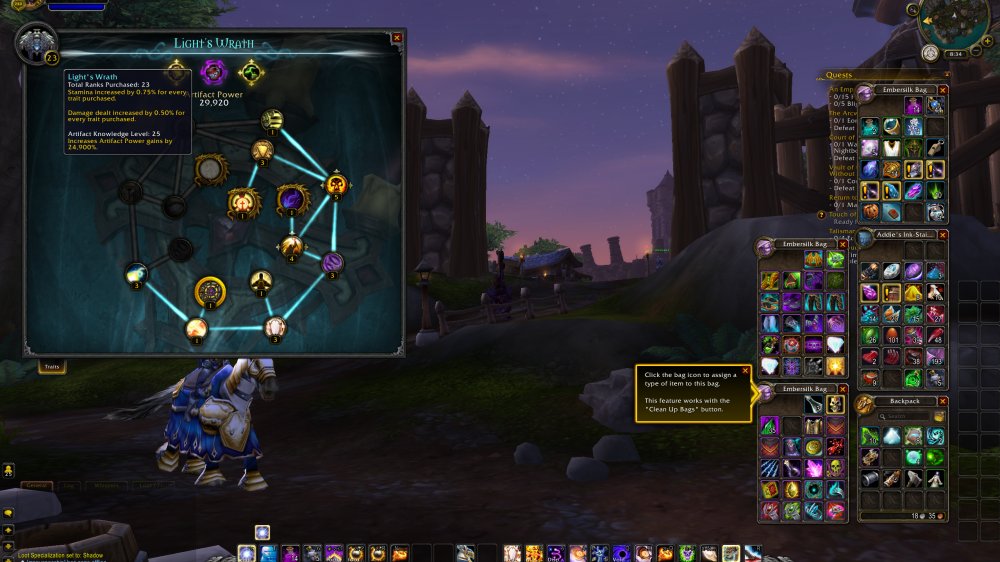
Task: Select the large gold-ringed central trait node
Action: click(x=210, y=292)
